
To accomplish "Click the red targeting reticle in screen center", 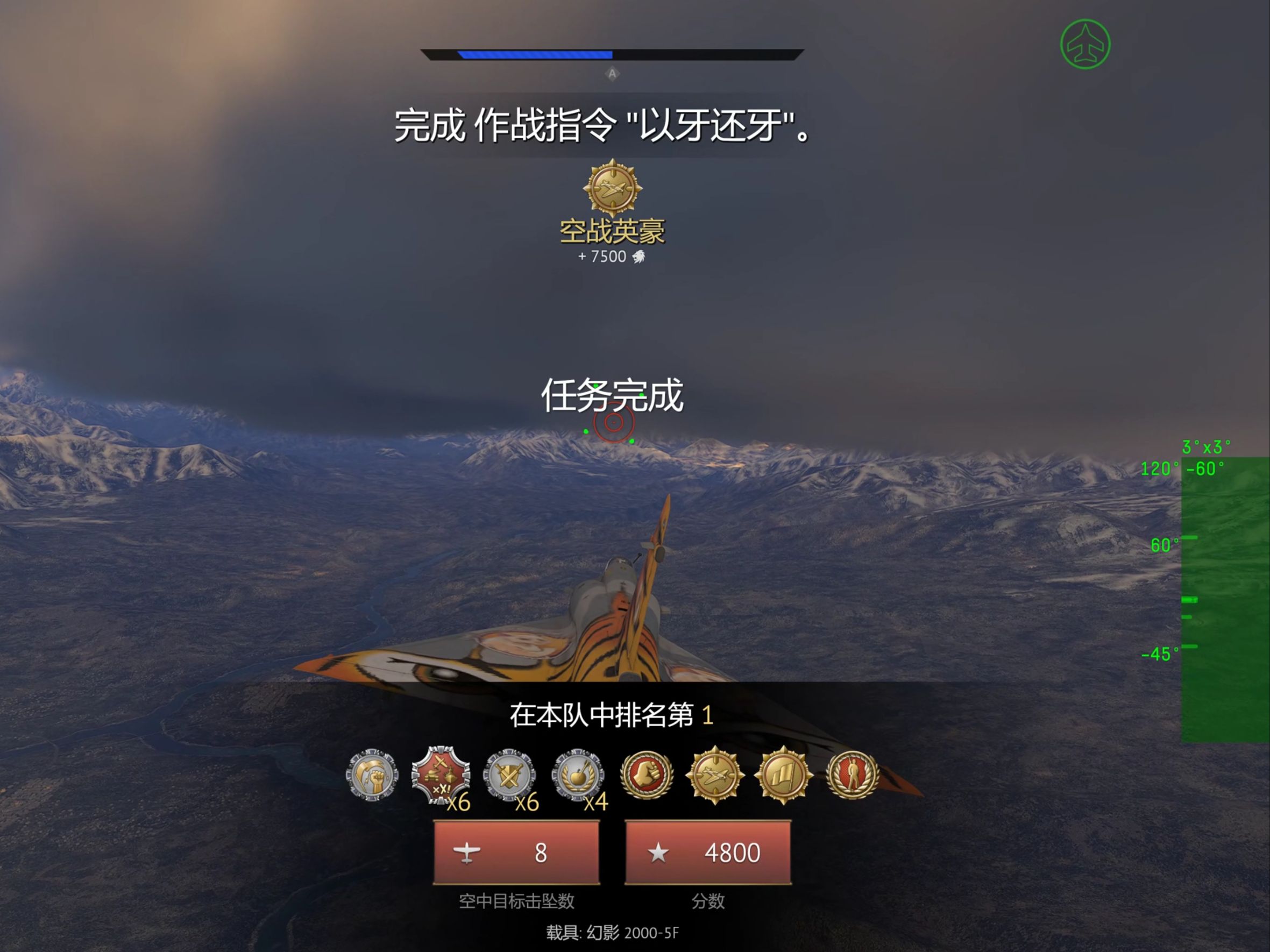I will pyautogui.click(x=614, y=422).
